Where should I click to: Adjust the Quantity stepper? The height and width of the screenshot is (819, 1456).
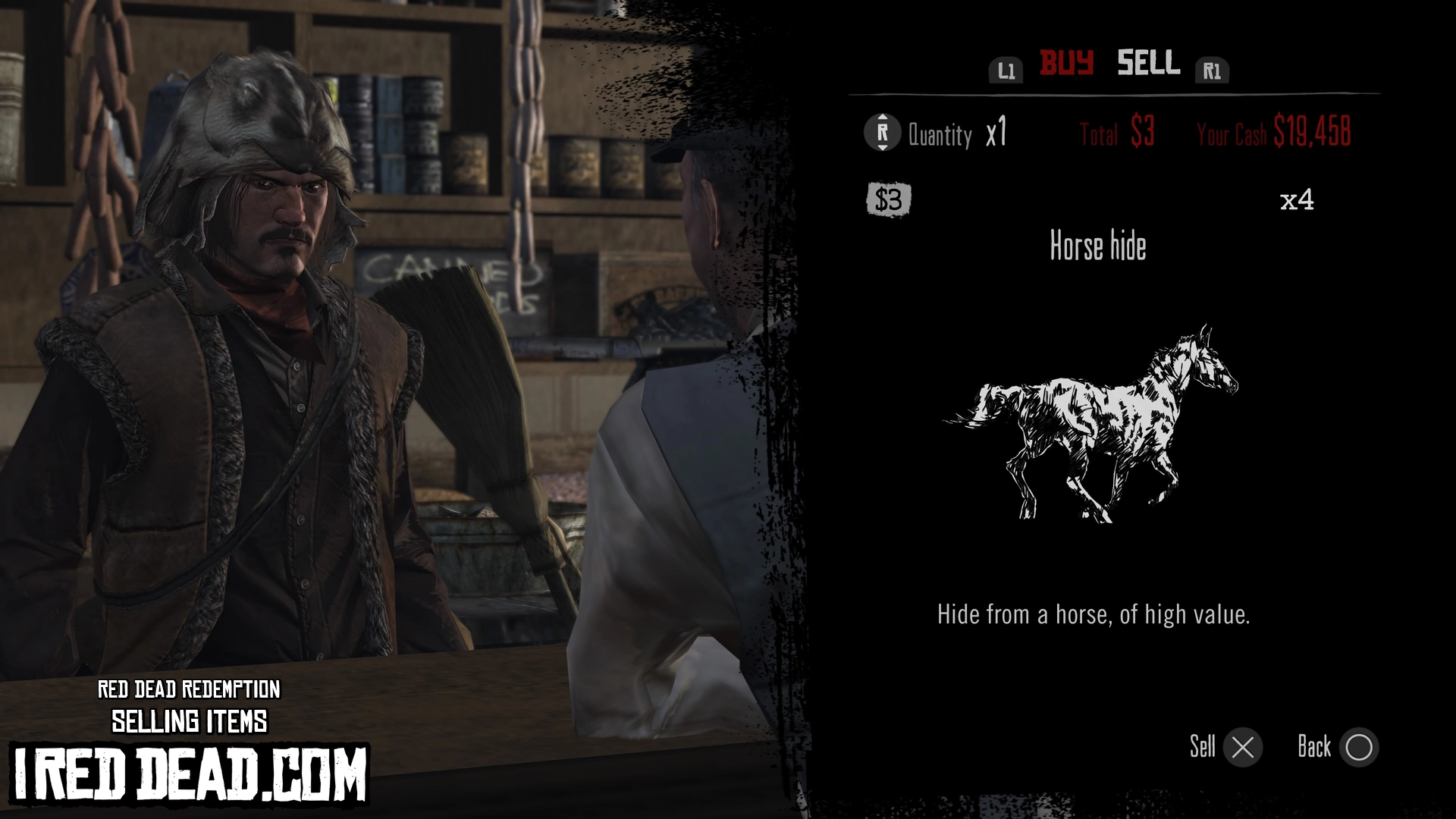click(x=882, y=133)
